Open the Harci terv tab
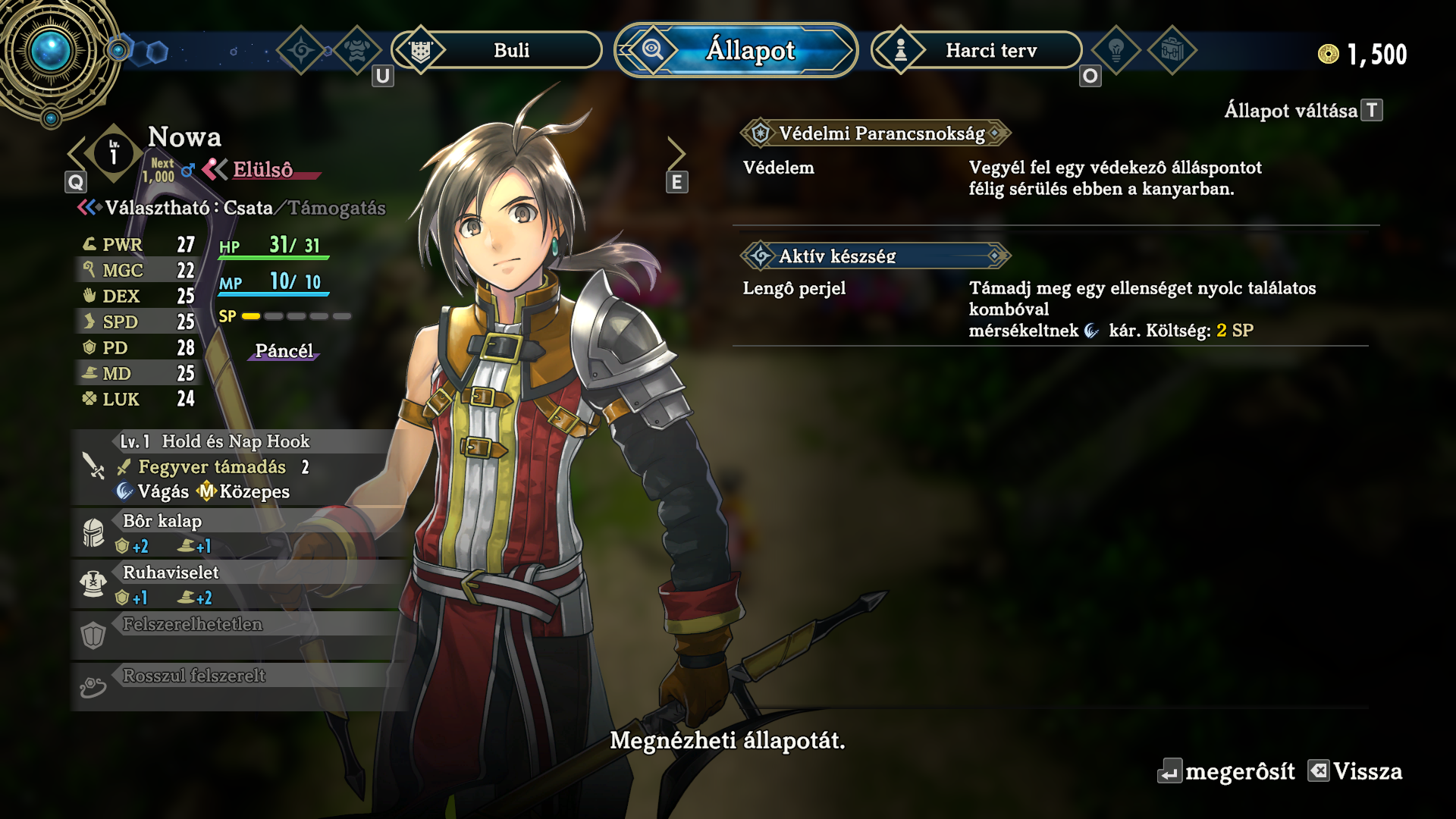The image size is (1456, 819). pyautogui.click(x=977, y=51)
